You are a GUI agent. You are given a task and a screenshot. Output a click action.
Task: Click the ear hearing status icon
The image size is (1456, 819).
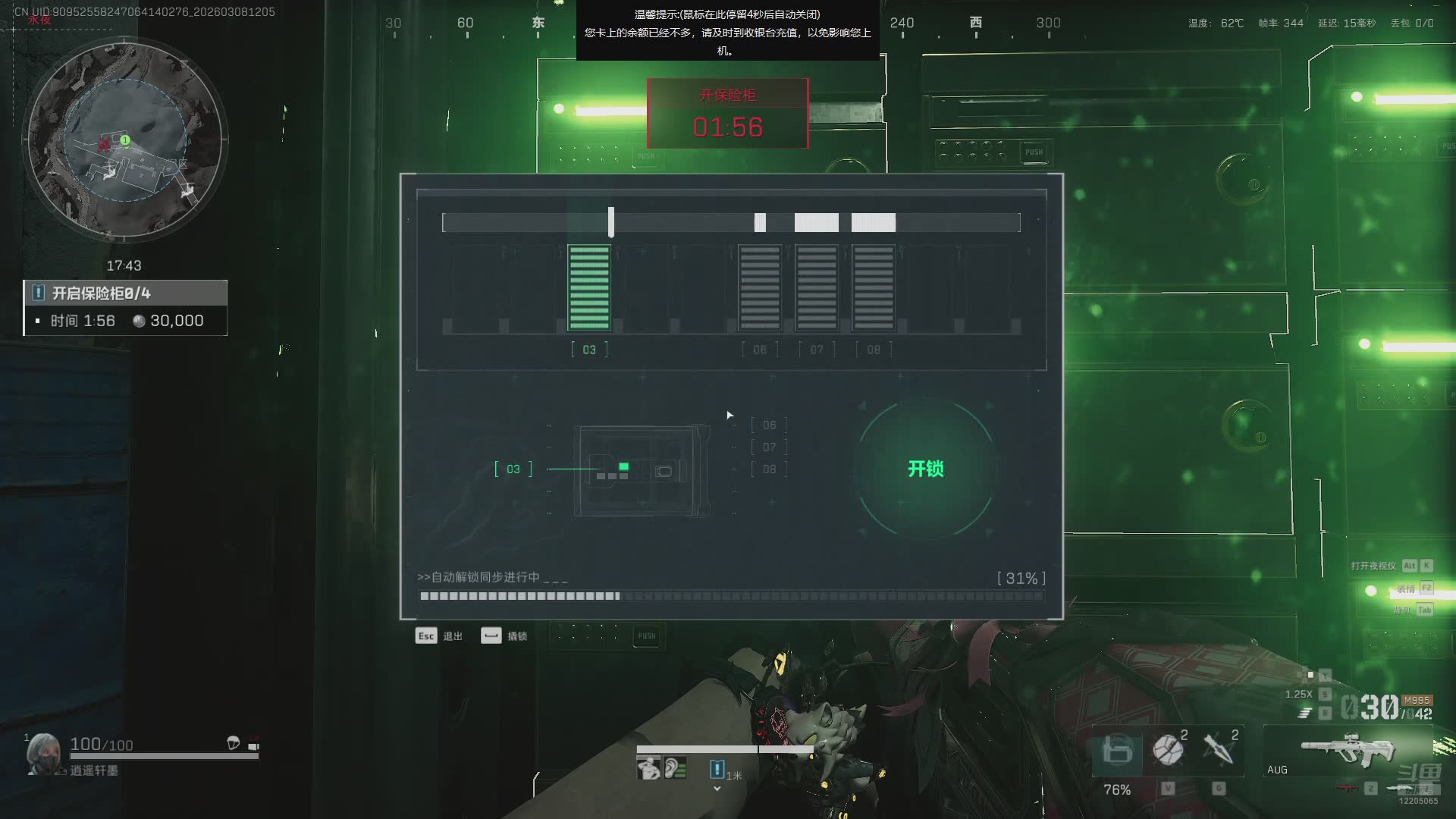pos(675,768)
